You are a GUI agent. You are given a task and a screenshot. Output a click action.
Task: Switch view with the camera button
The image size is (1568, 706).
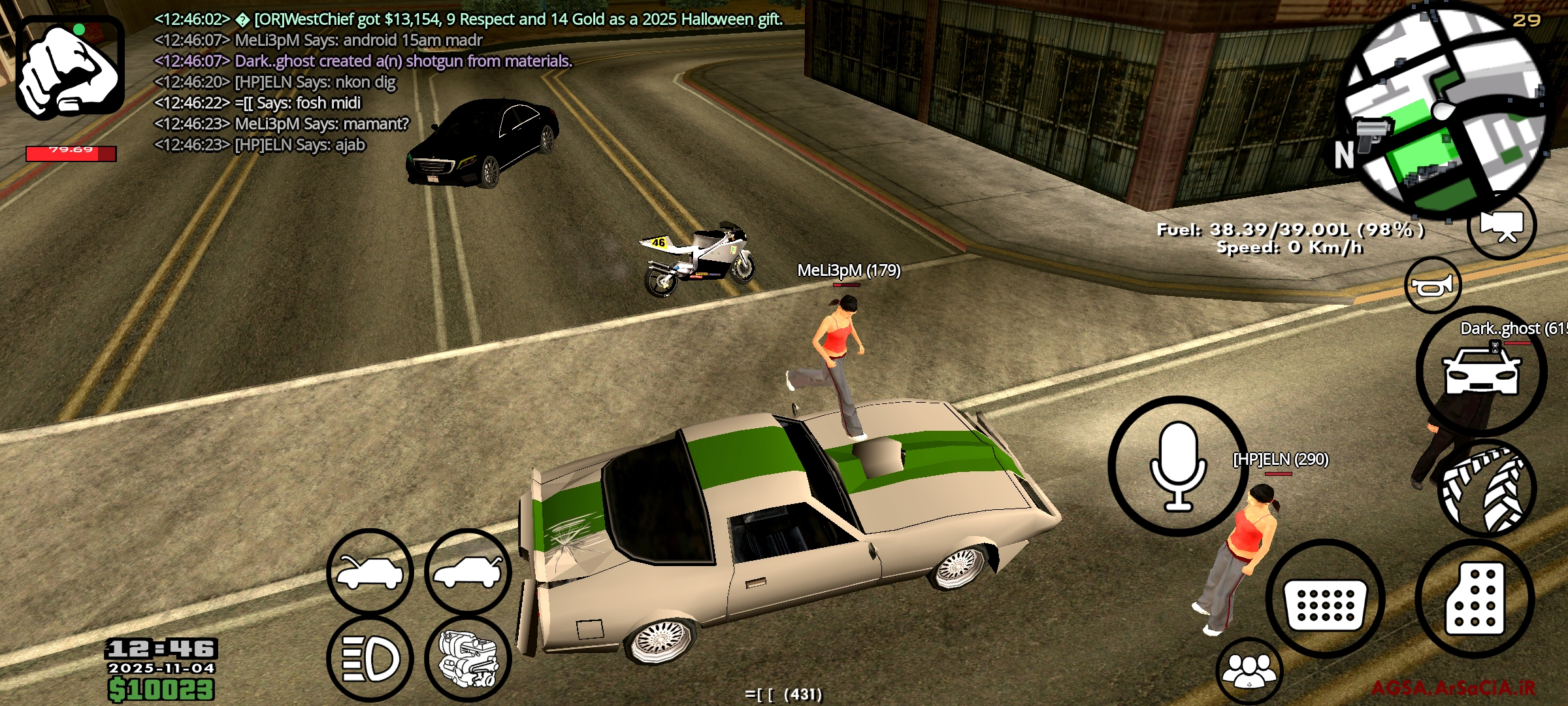click(1501, 226)
